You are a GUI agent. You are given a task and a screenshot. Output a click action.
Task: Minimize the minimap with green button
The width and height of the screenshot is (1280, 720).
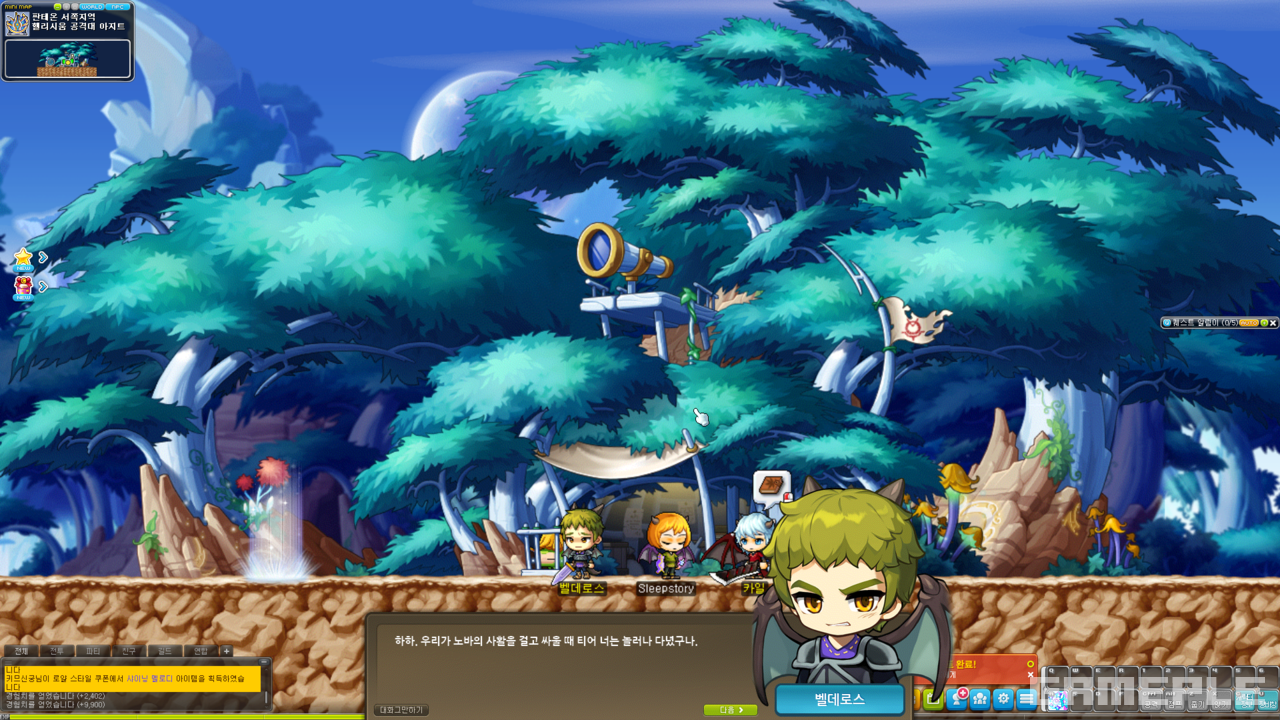coord(58,6)
